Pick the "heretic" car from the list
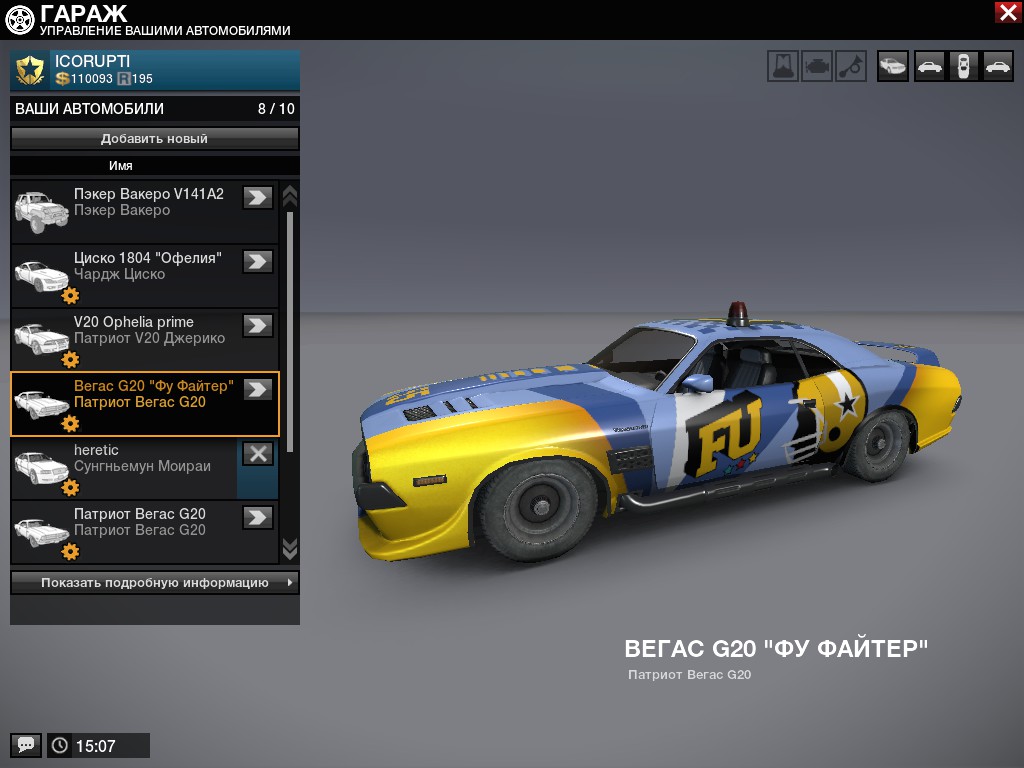 tap(125, 467)
